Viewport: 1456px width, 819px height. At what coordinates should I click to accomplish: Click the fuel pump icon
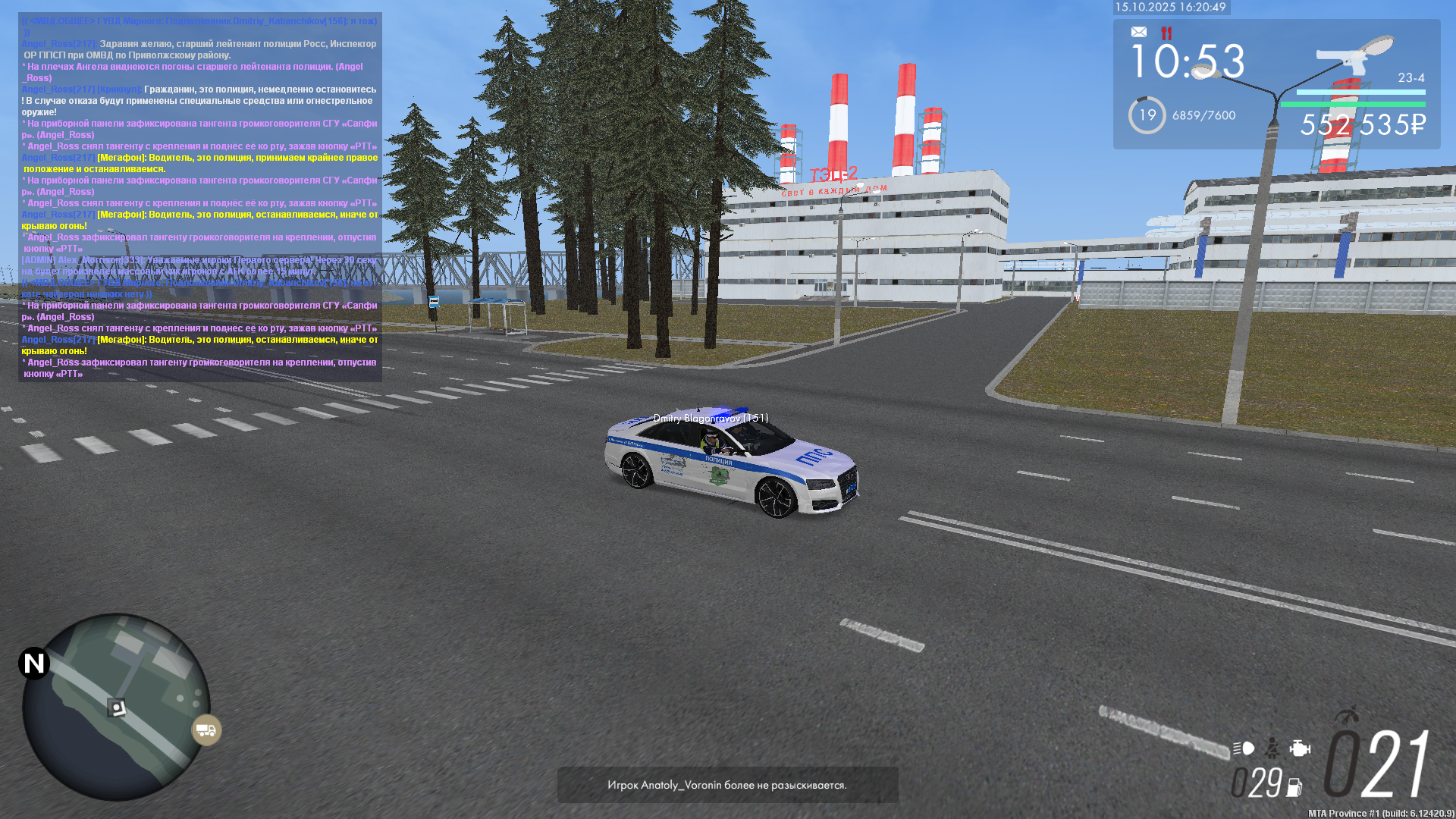point(1294,788)
